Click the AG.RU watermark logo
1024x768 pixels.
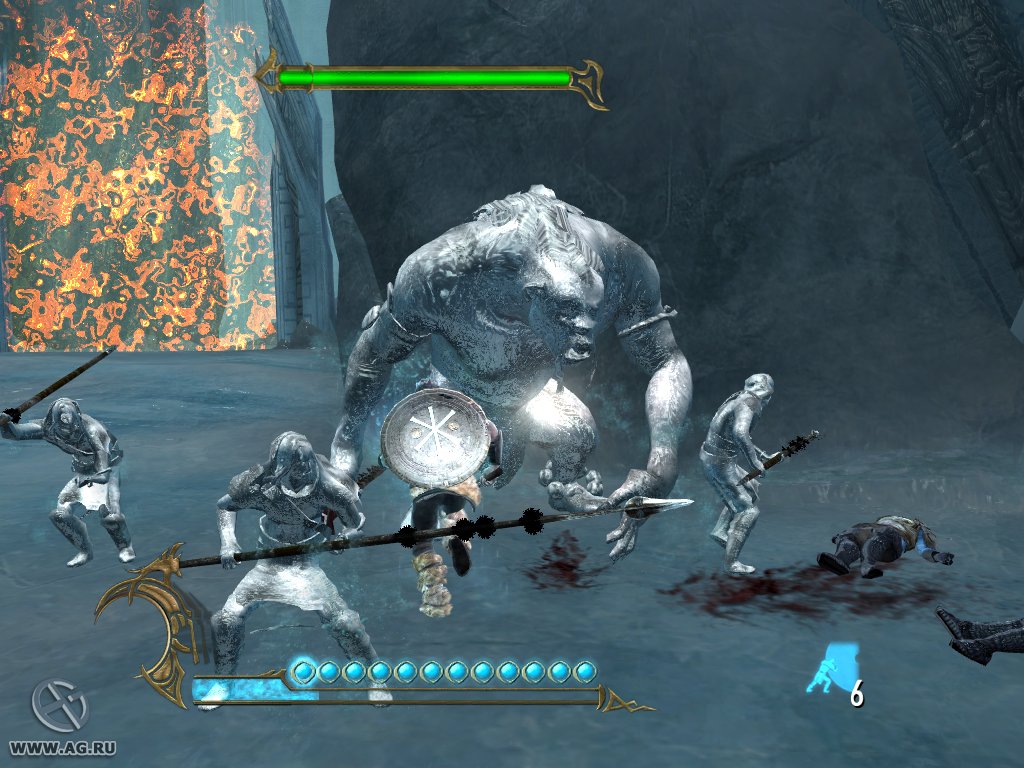tap(59, 705)
